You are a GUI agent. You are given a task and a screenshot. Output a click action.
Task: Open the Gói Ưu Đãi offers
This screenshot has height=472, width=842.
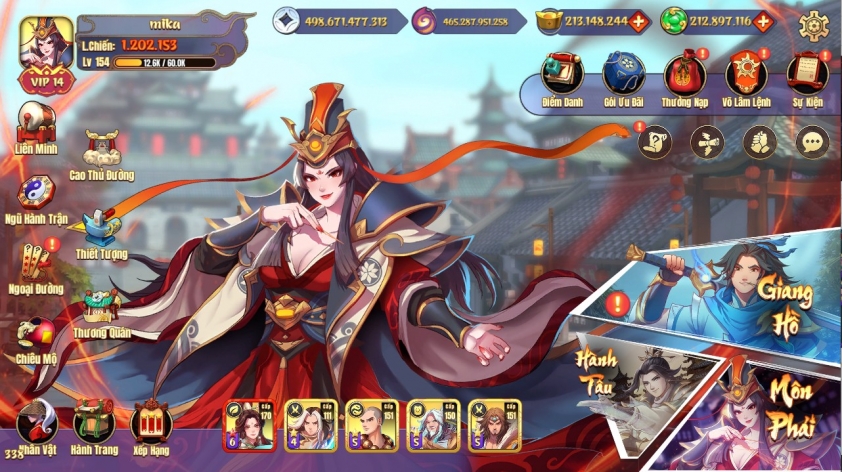coord(623,73)
